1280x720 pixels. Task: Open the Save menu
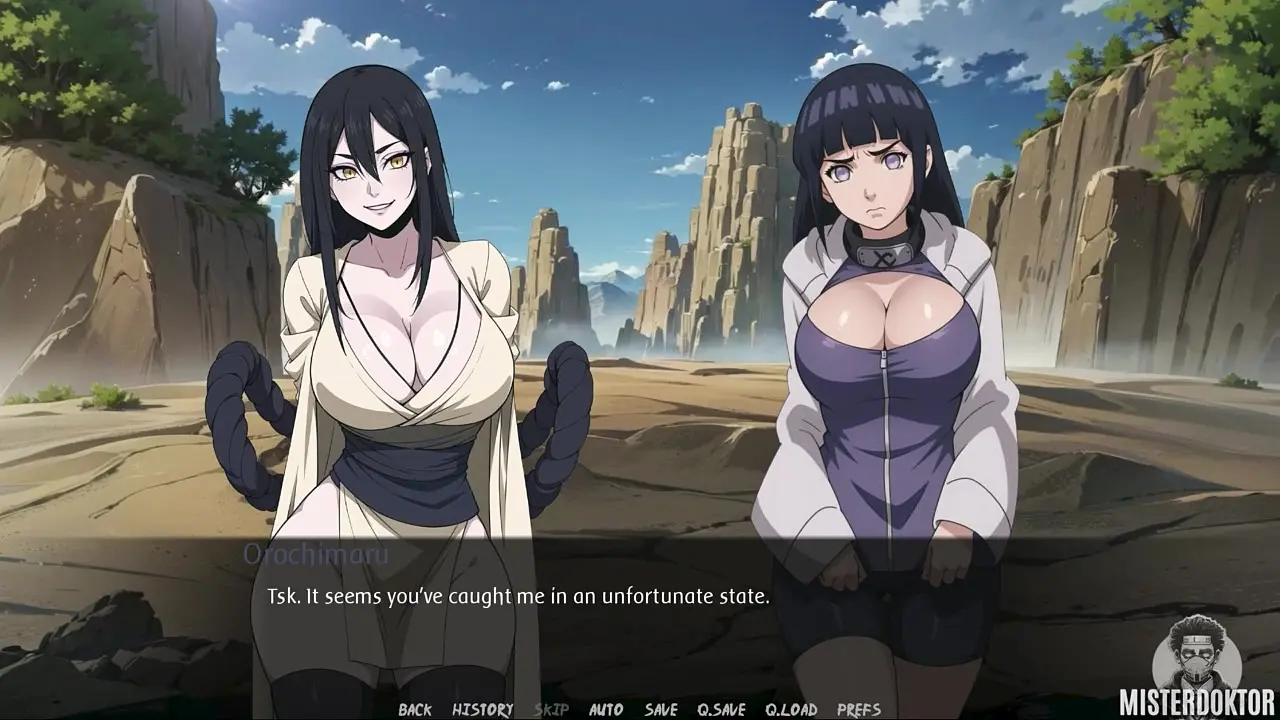661,710
